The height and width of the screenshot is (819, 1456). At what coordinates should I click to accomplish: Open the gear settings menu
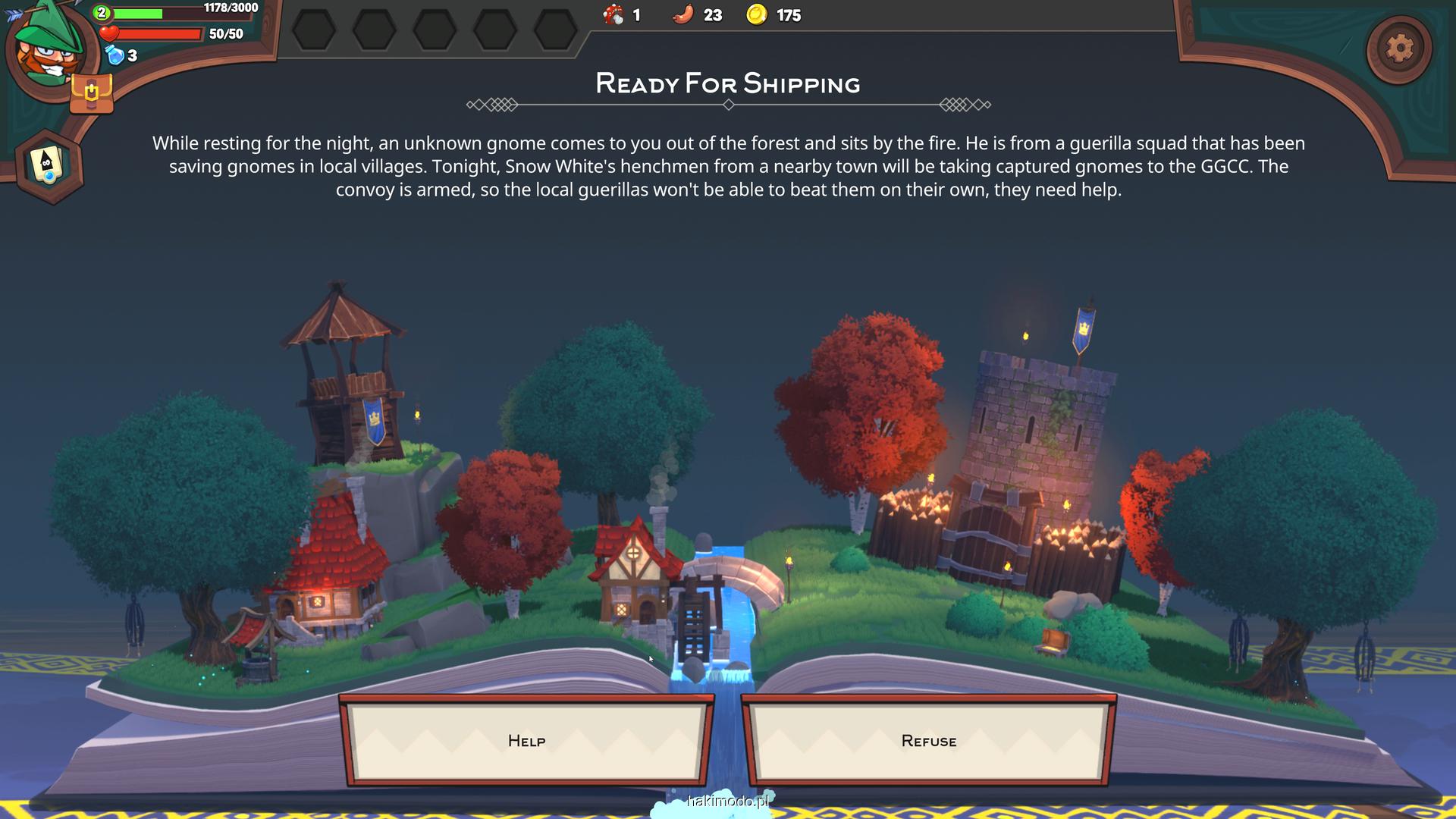tap(1399, 49)
